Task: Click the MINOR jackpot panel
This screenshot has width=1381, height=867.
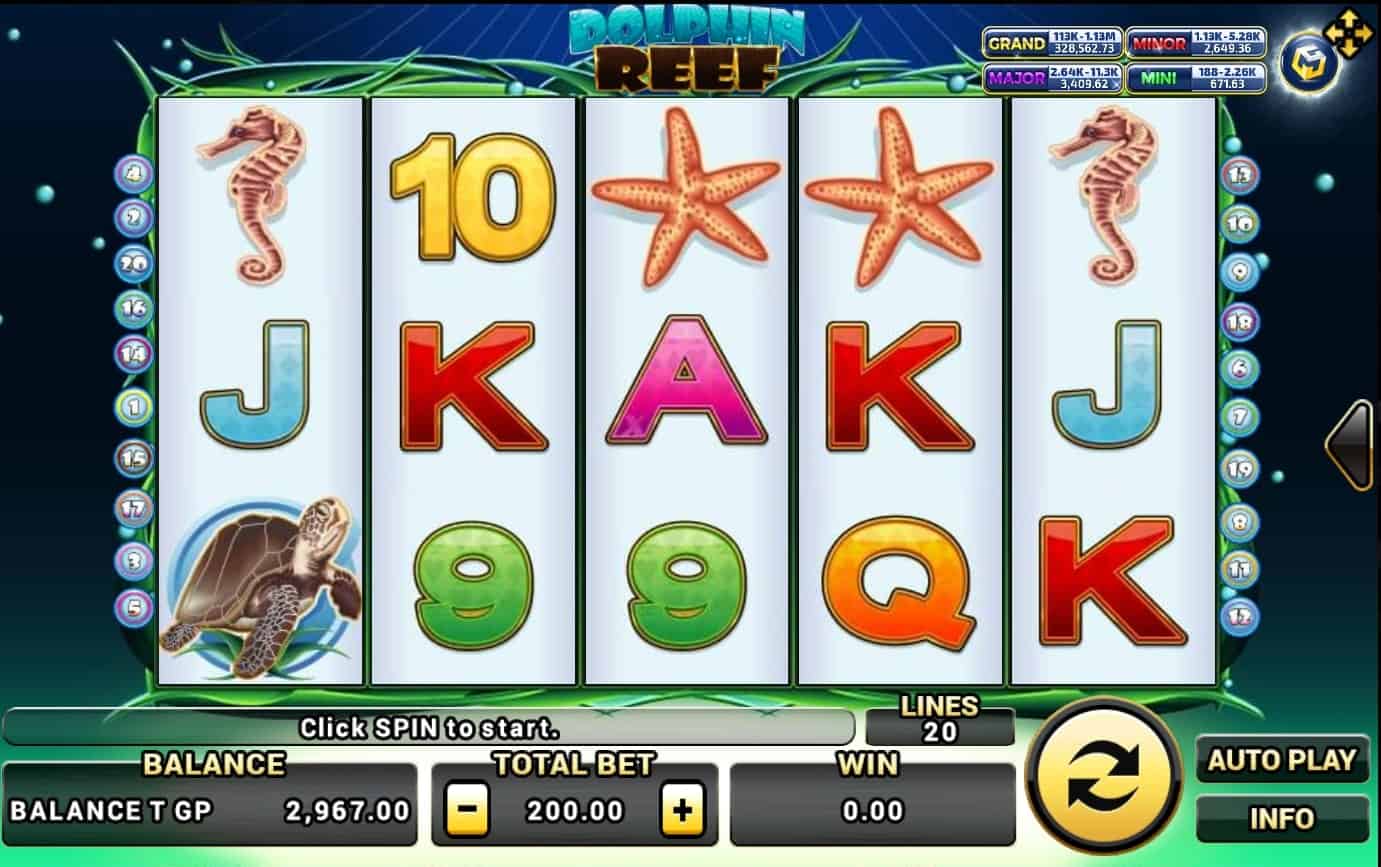Action: click(x=1196, y=43)
